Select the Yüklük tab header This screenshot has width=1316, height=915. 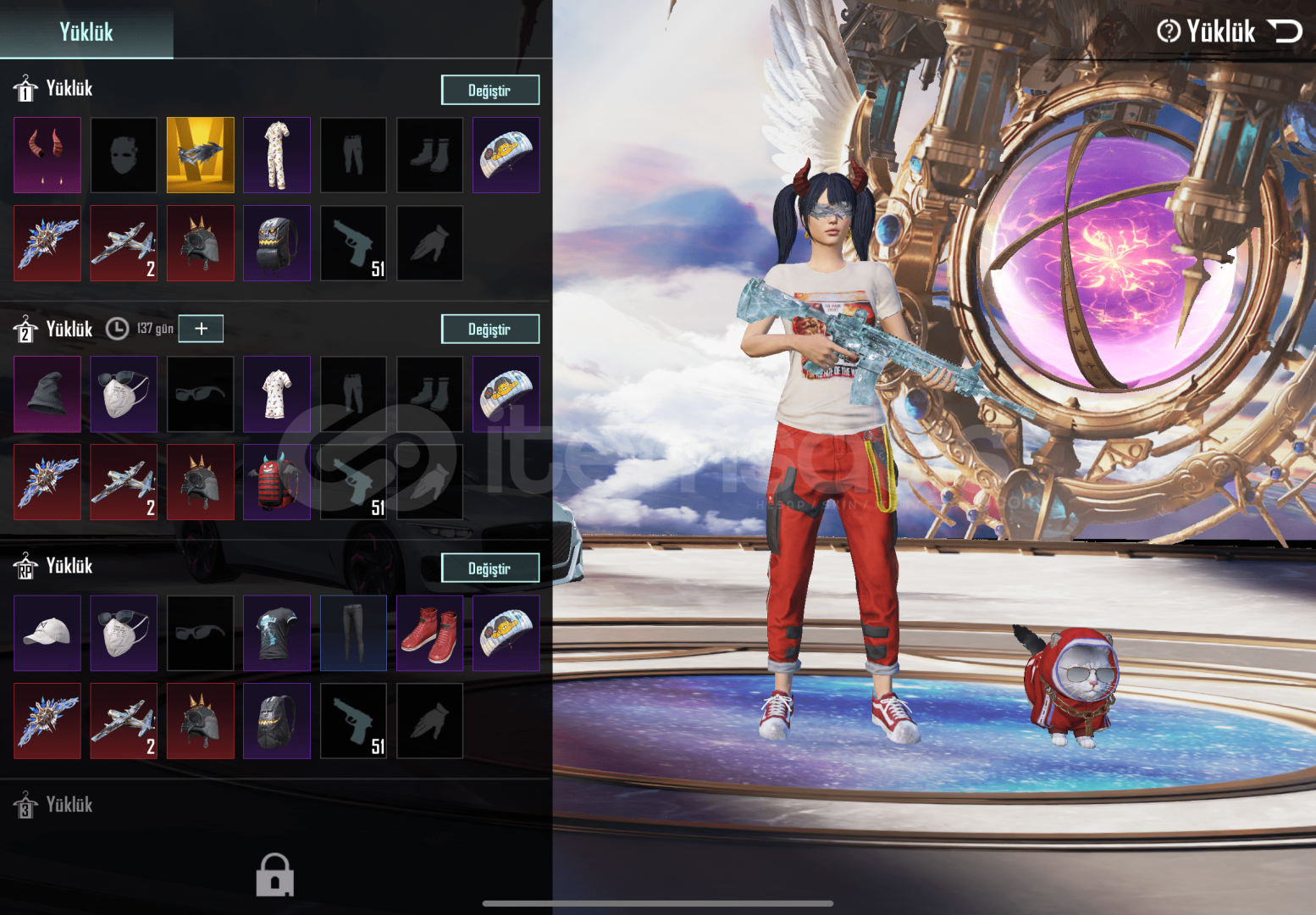point(86,31)
